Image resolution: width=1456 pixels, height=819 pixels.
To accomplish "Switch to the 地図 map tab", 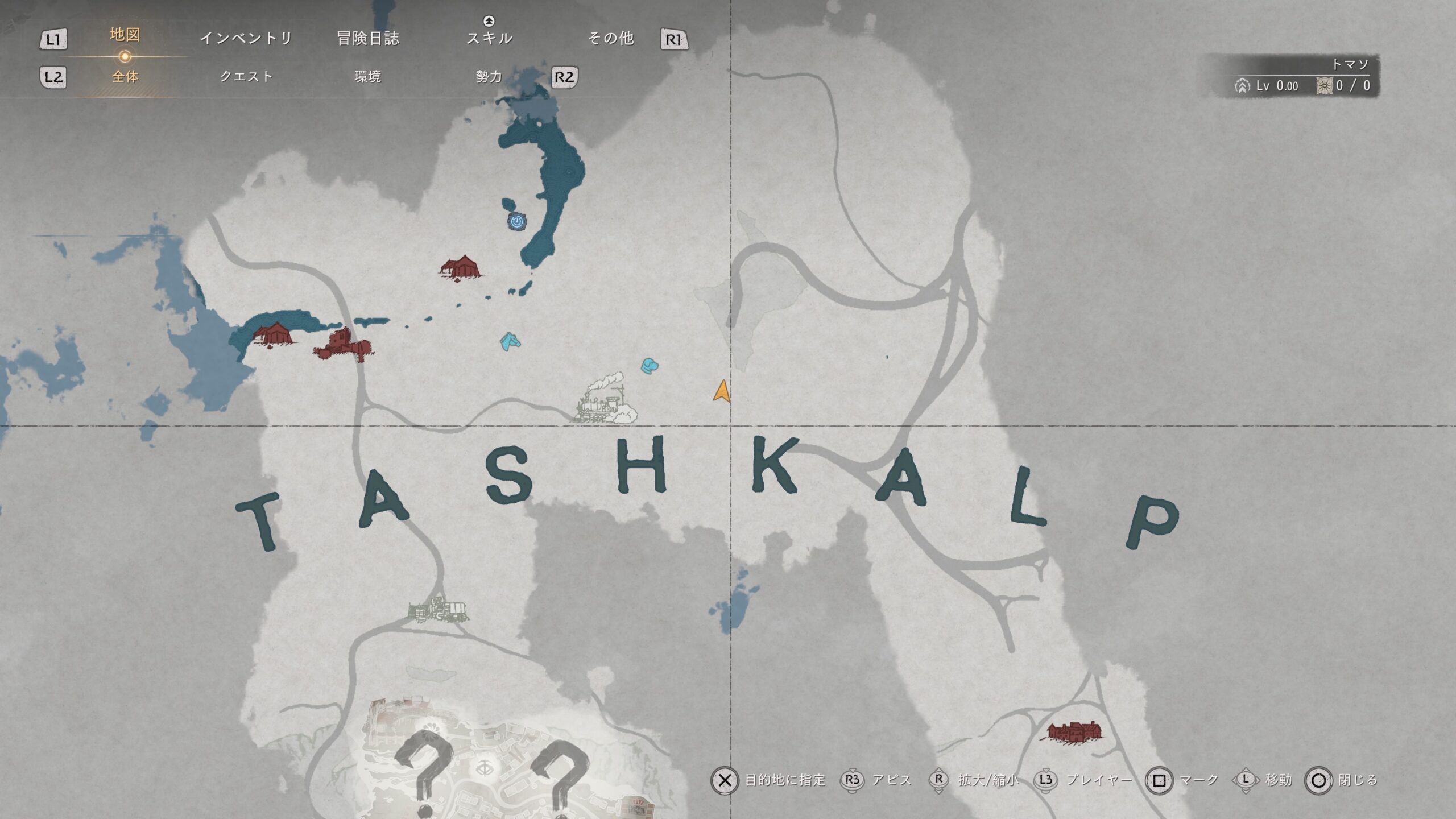I will click(125, 35).
